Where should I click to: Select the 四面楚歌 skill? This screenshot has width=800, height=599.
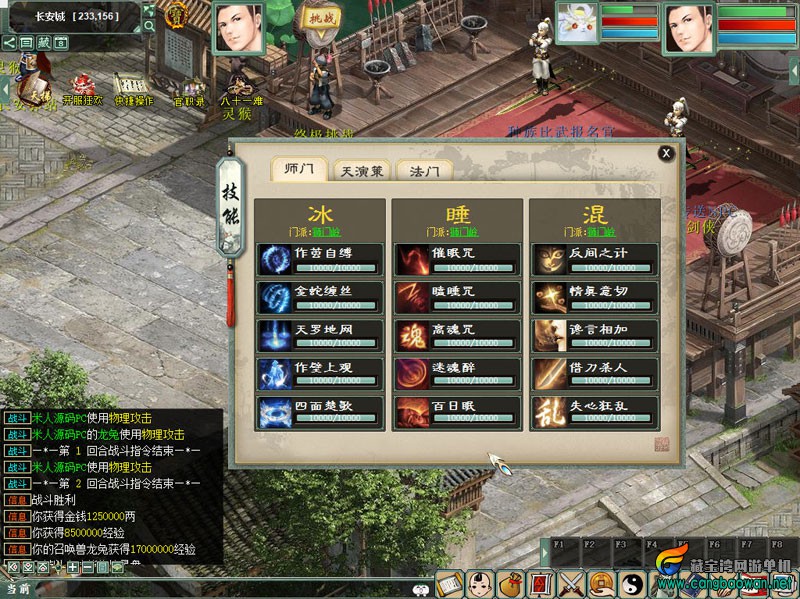(319, 411)
